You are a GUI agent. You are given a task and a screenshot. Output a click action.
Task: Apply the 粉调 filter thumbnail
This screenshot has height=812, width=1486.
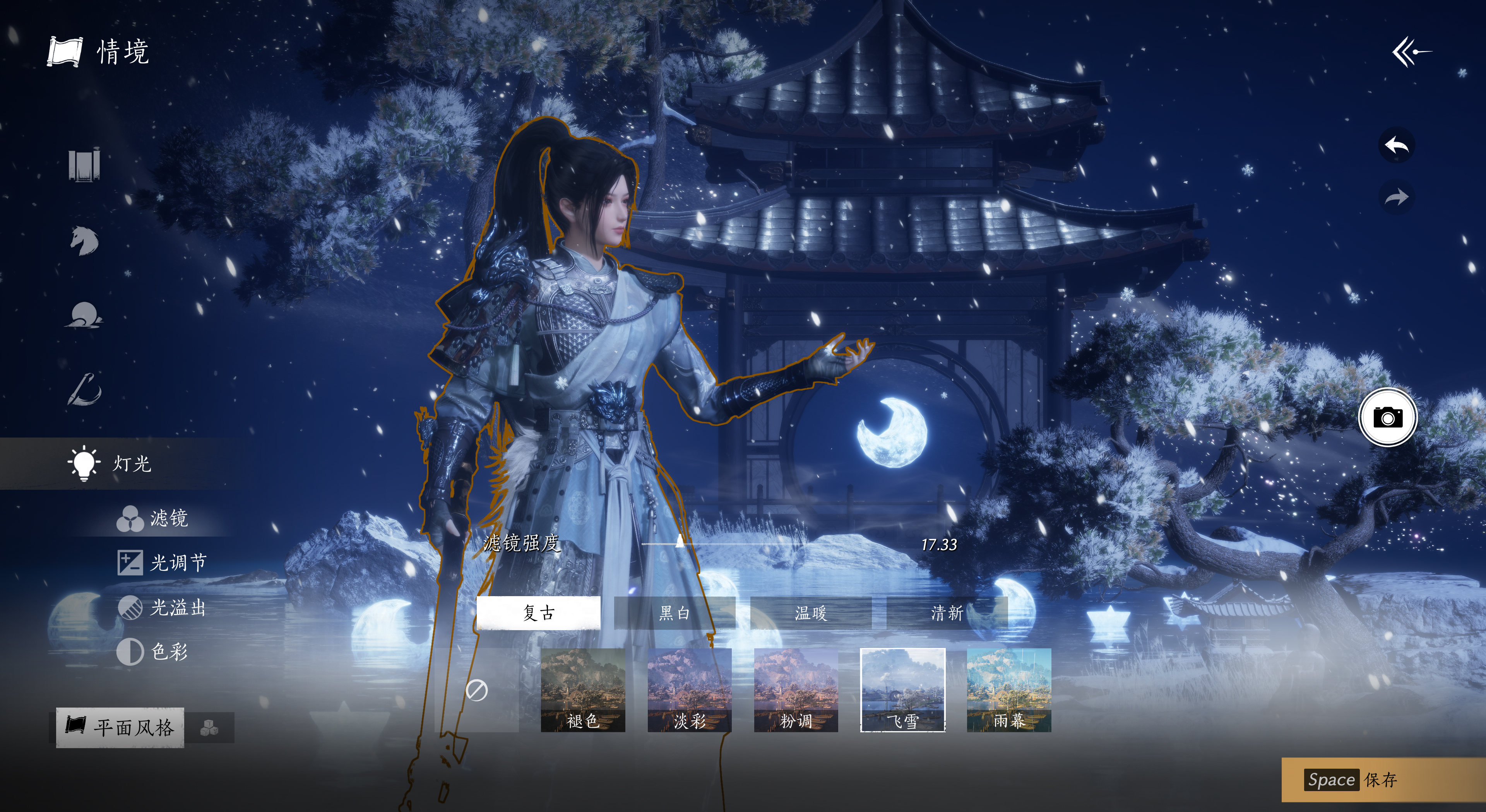tap(796, 690)
